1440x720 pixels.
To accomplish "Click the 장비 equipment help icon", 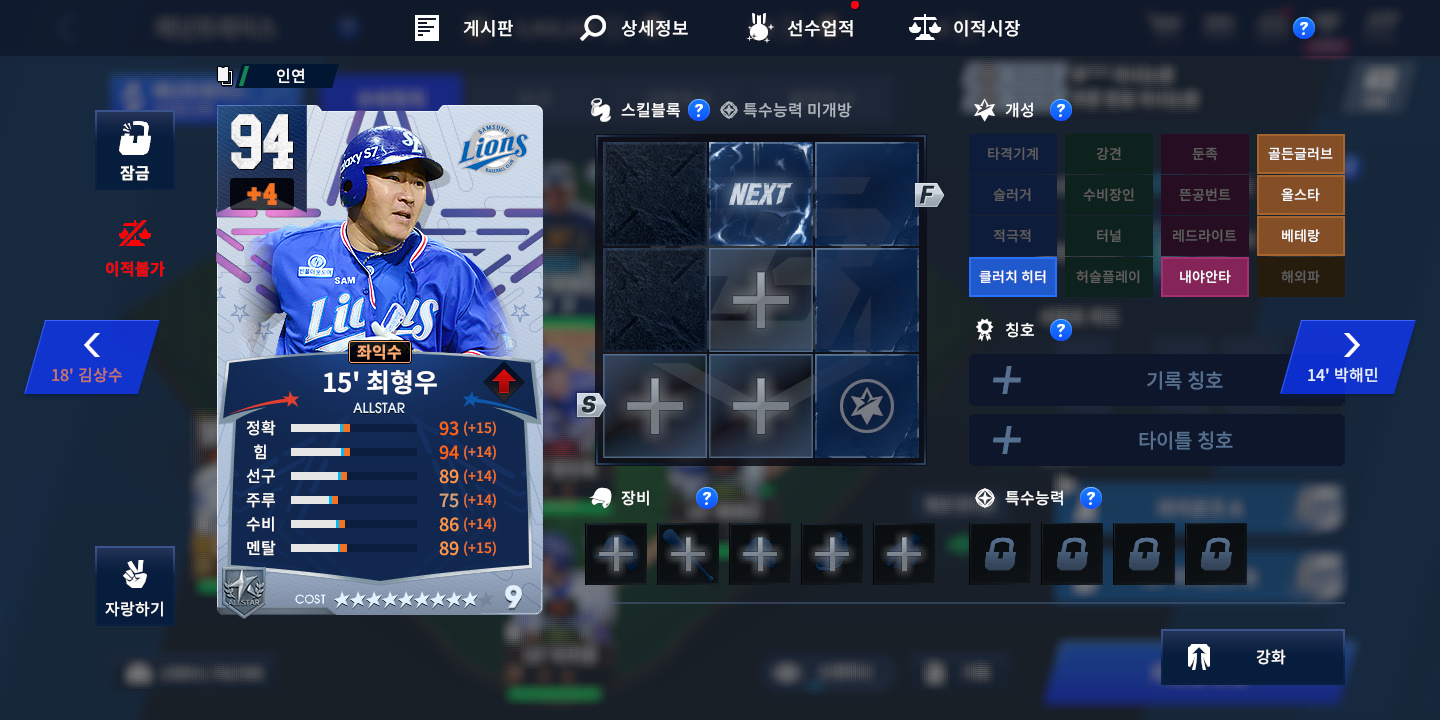I will tap(707, 498).
